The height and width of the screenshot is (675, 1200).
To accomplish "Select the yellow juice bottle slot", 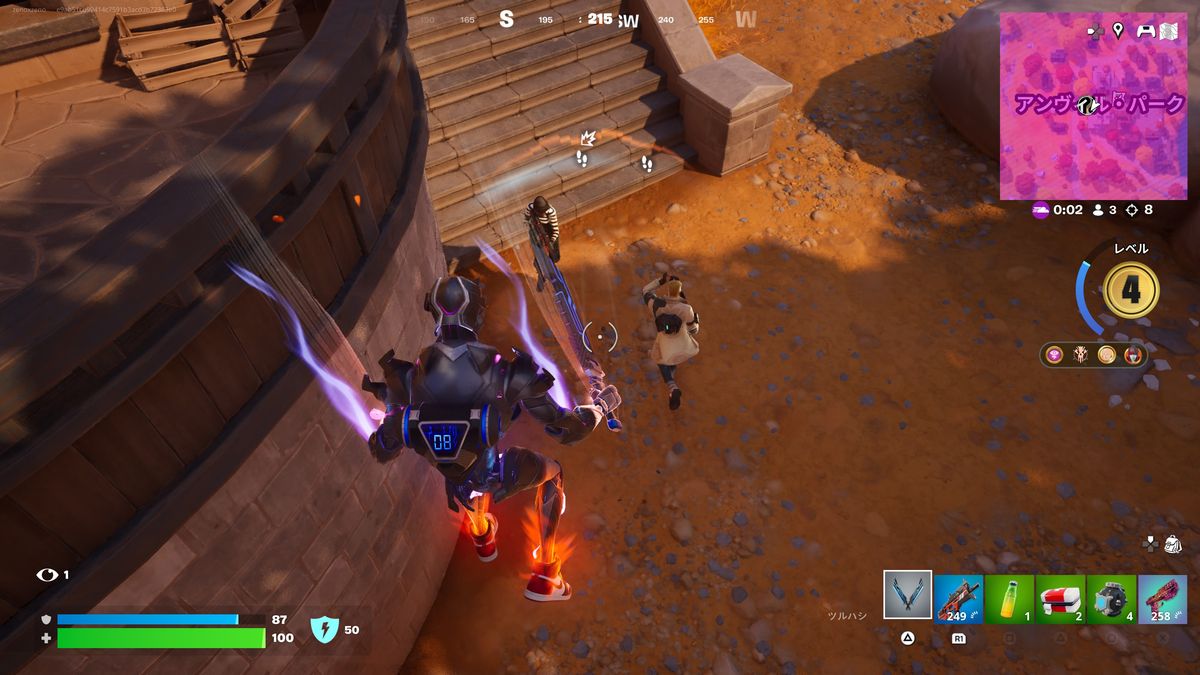I will coord(1009,598).
